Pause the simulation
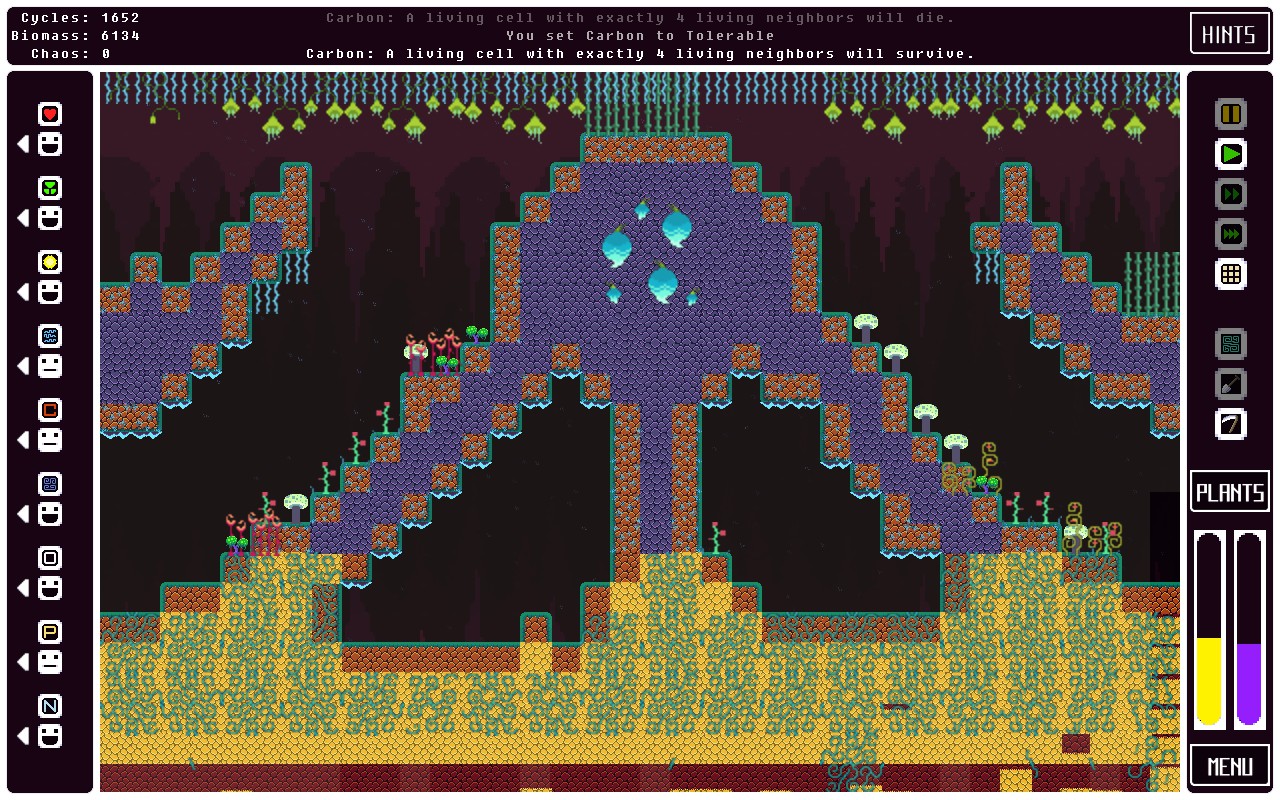 [1229, 114]
